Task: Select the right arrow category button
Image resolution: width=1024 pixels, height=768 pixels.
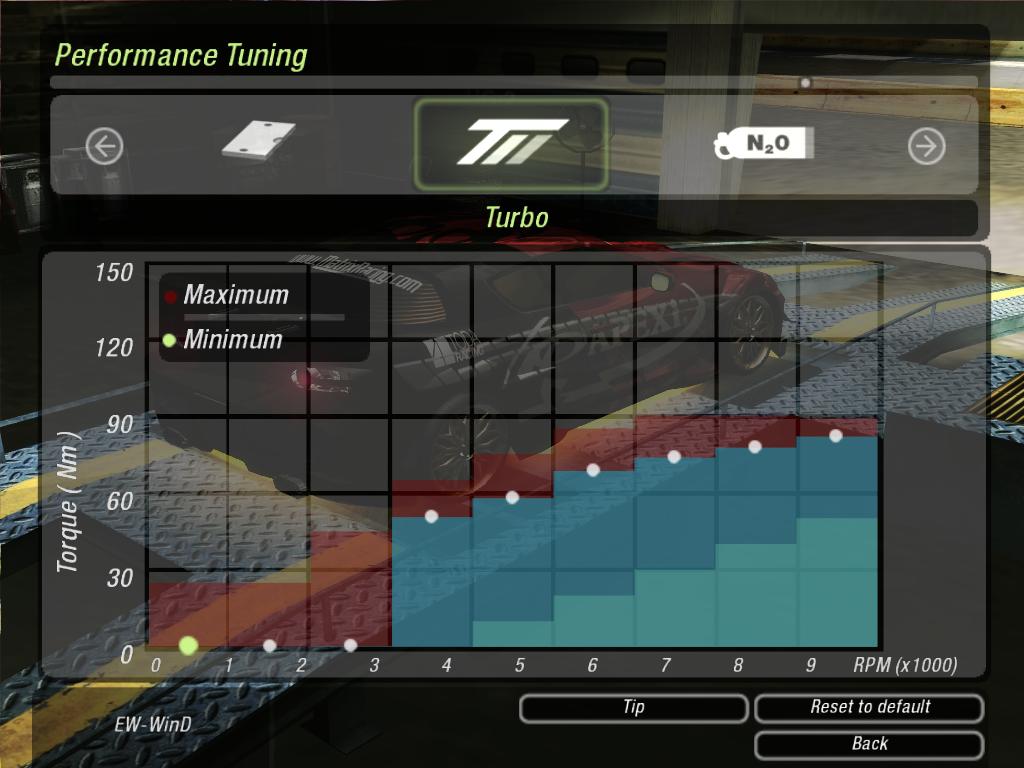Action: coord(926,147)
